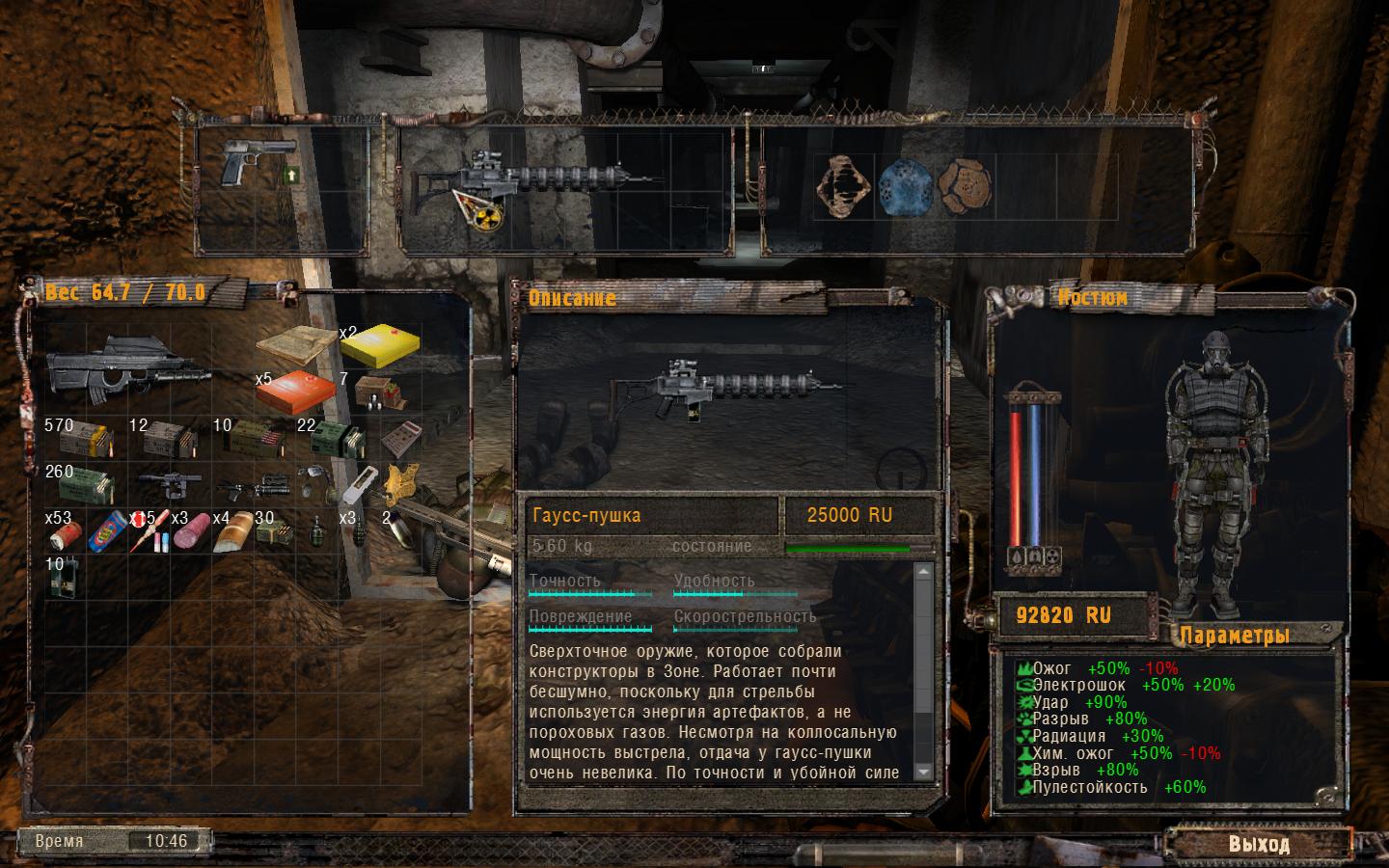Select the brown cracked artifact on the belt
The width and height of the screenshot is (1389, 868).
point(965,184)
